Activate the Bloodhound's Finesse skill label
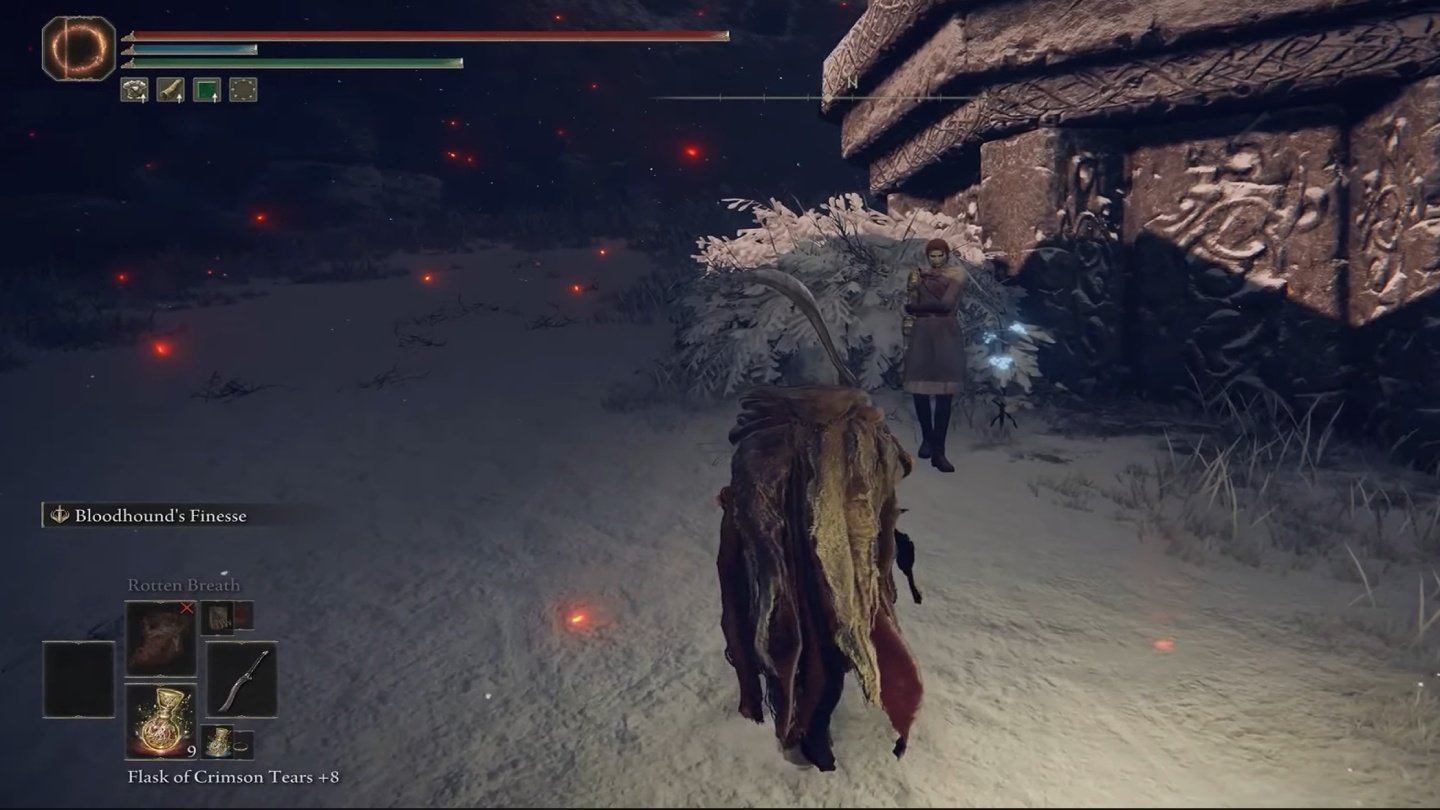The width and height of the screenshot is (1440, 810). [x=160, y=515]
